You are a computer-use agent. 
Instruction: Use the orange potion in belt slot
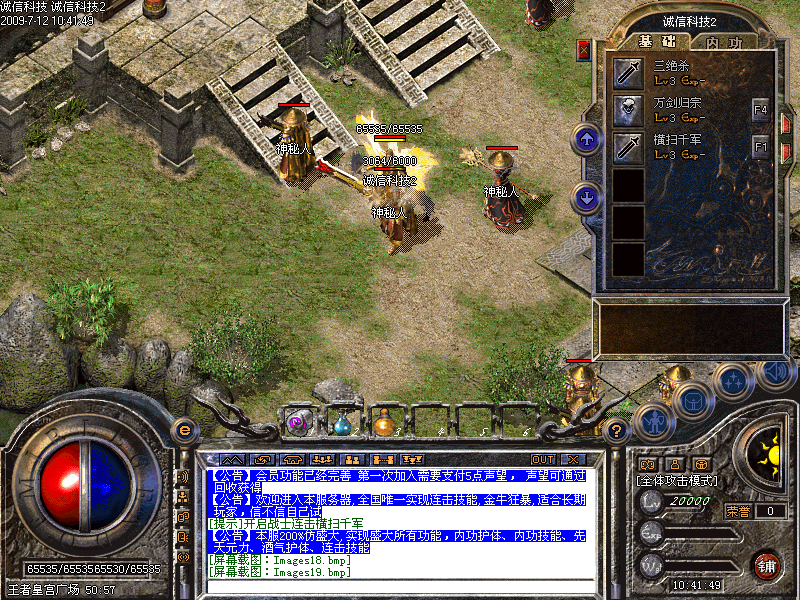[384, 424]
